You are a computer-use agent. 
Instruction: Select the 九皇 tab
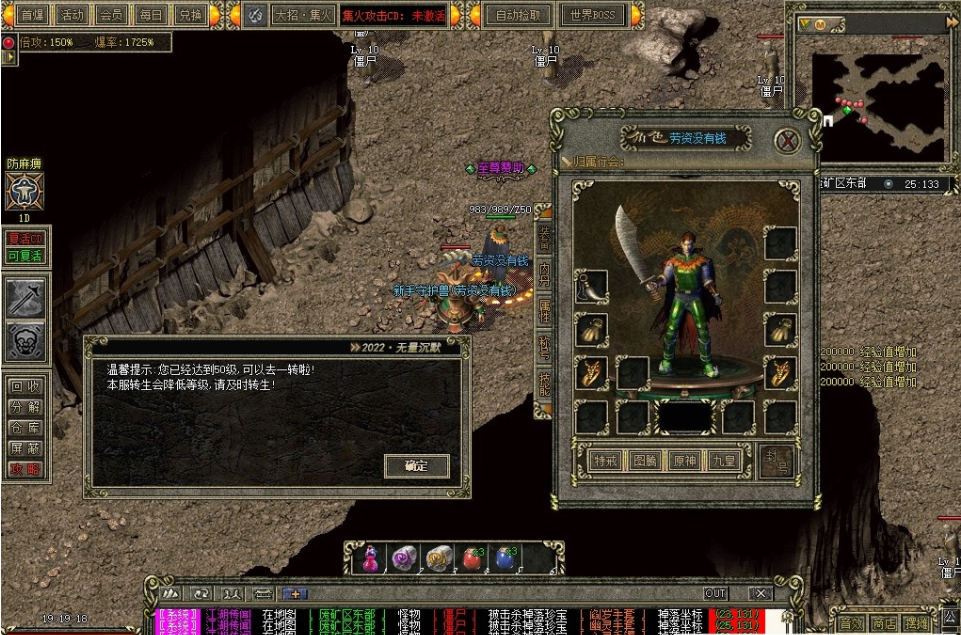point(723,461)
